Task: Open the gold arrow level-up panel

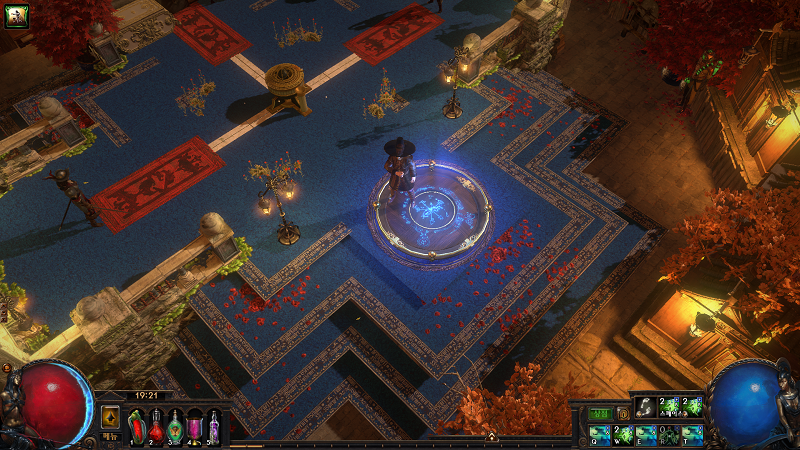Action: pyautogui.click(x=110, y=415)
